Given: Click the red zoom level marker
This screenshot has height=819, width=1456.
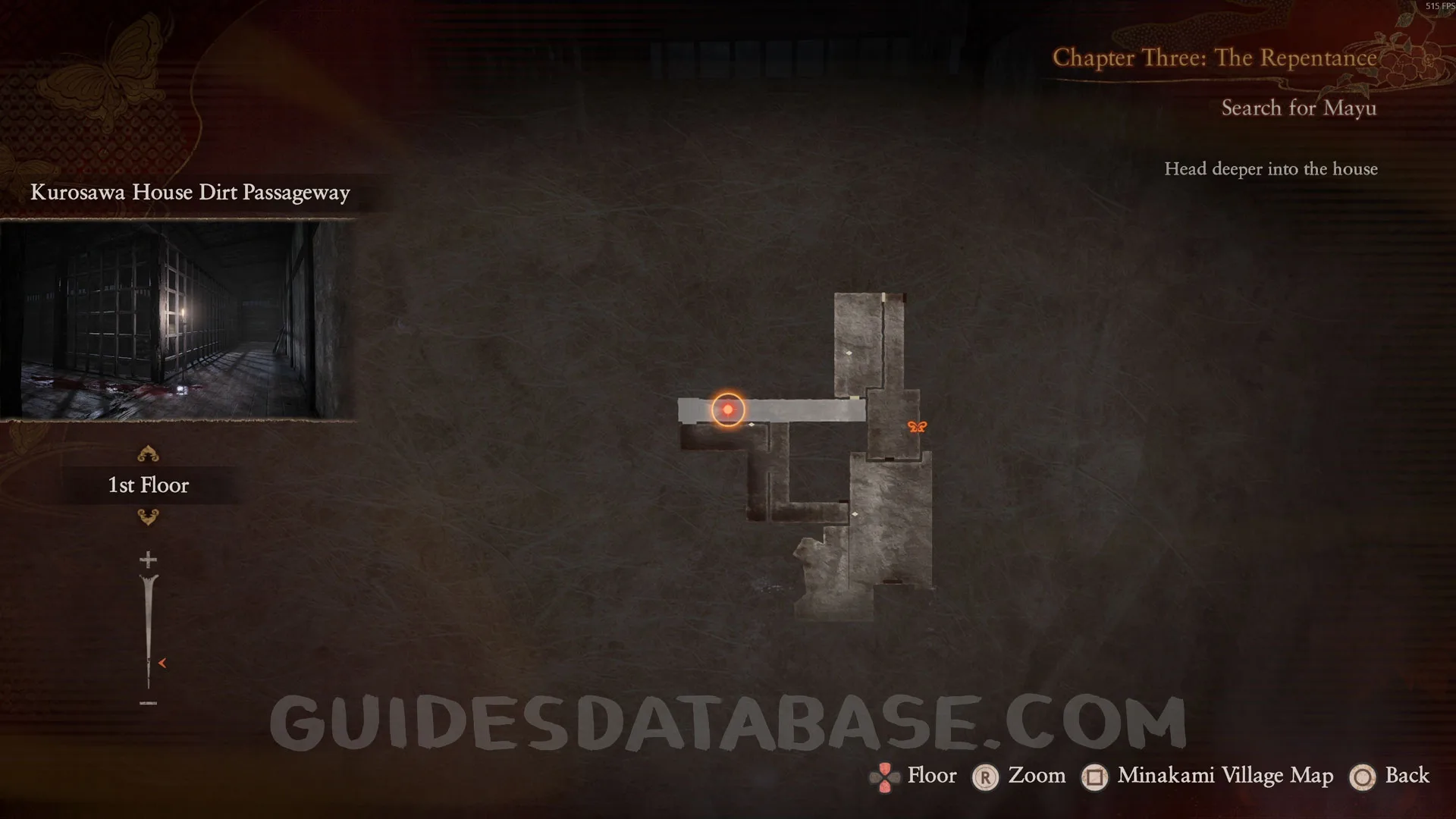Looking at the screenshot, I should coord(162,663).
